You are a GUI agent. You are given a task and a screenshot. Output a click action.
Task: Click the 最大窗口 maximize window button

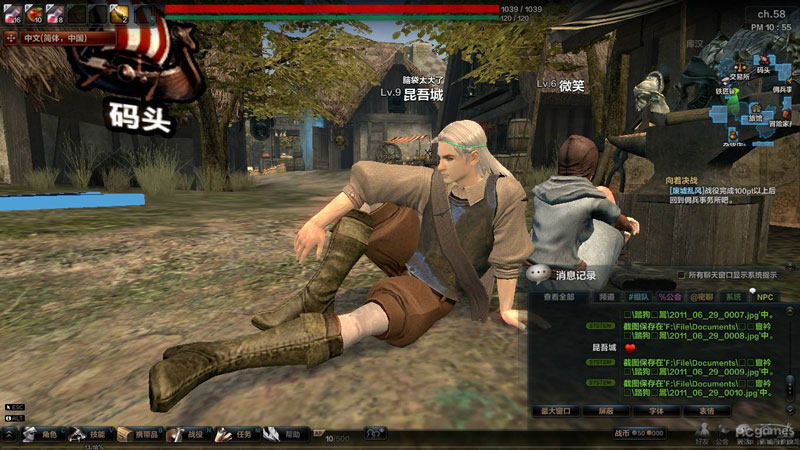[x=556, y=410]
